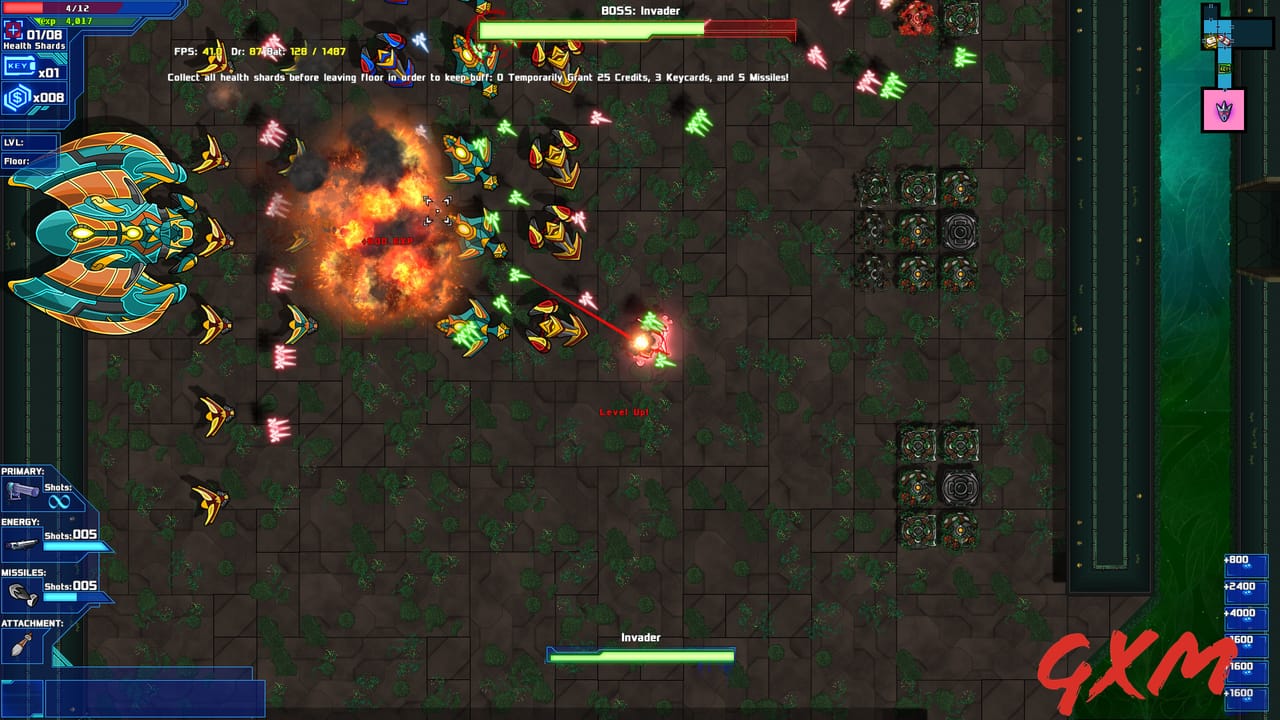Select the Invader nameplate at the bottom
This screenshot has width=1280, height=720.
point(640,637)
